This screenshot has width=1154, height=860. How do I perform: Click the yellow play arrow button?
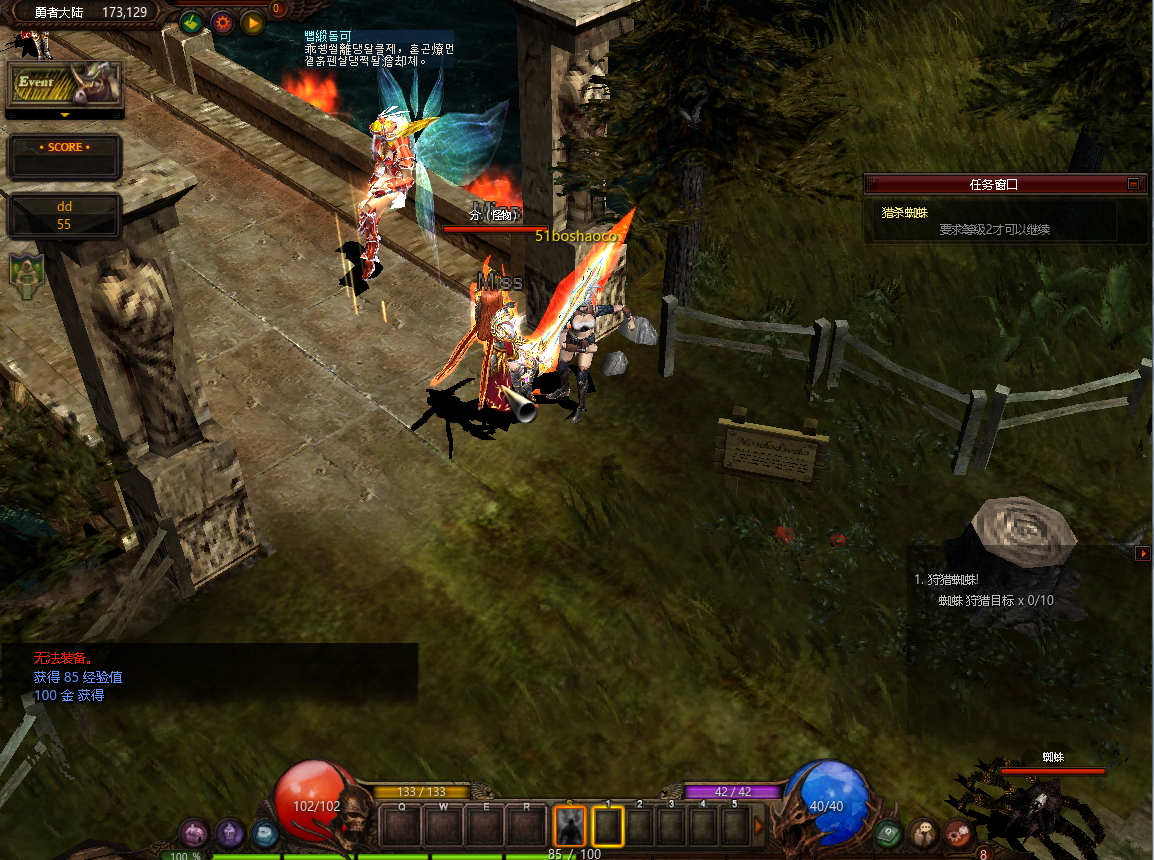click(252, 21)
